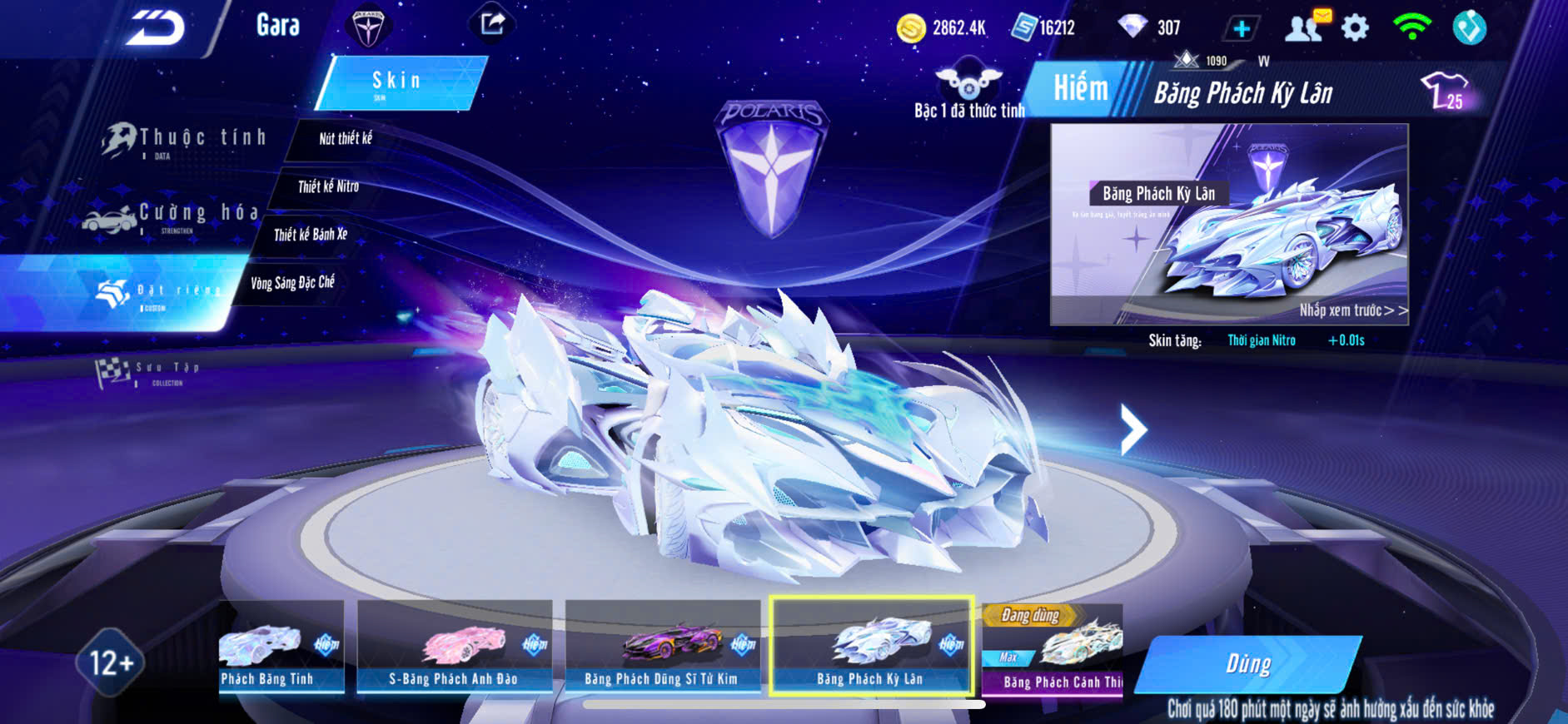Show next car with right arrow
Viewport: 1568px width, 724px height.
click(x=1132, y=429)
